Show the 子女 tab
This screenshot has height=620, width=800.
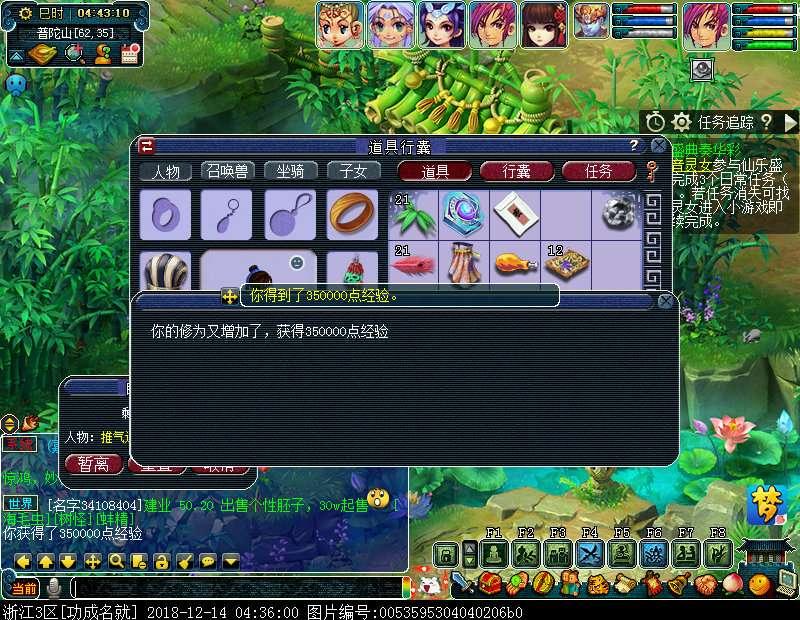point(352,171)
